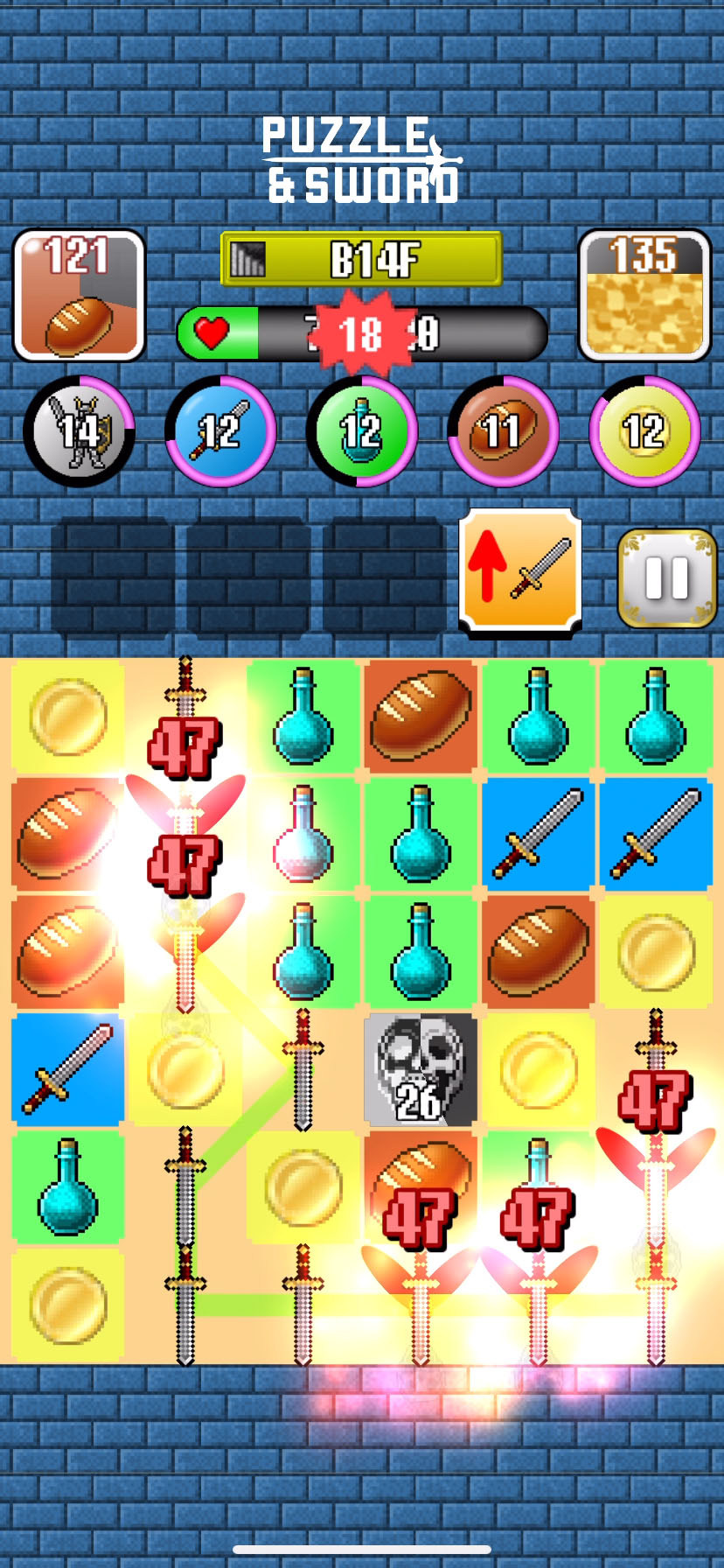The image size is (724, 1568).
Task: Pause the game with the pause button
Action: pos(667,578)
